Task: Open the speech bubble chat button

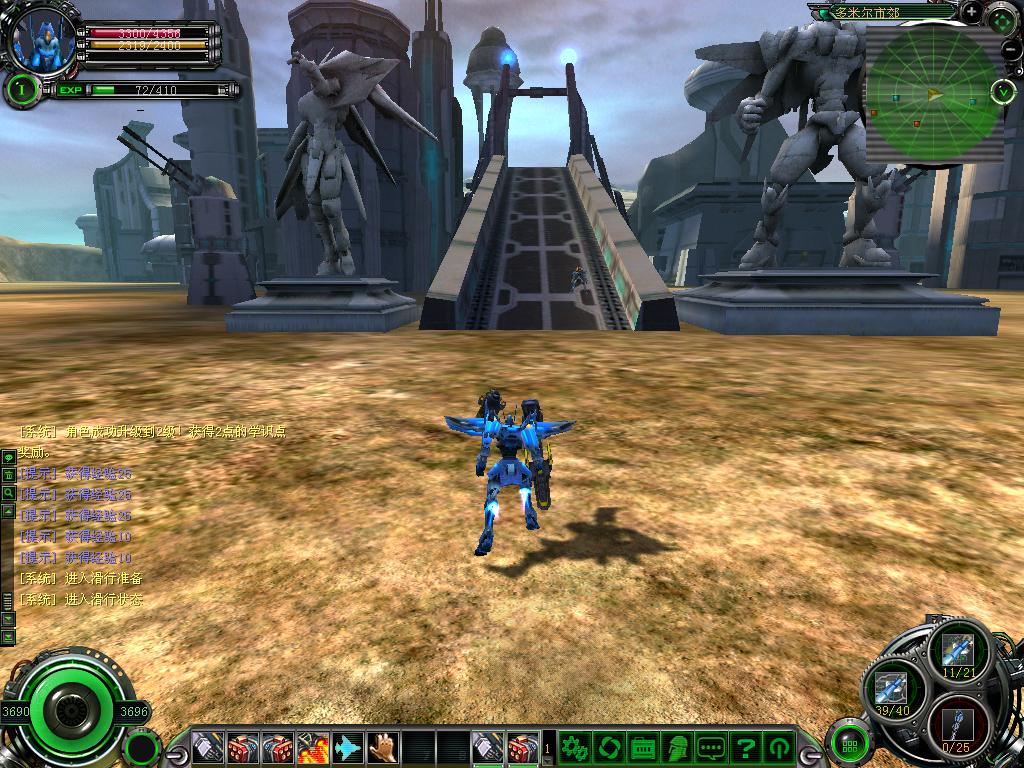Action: (711, 746)
